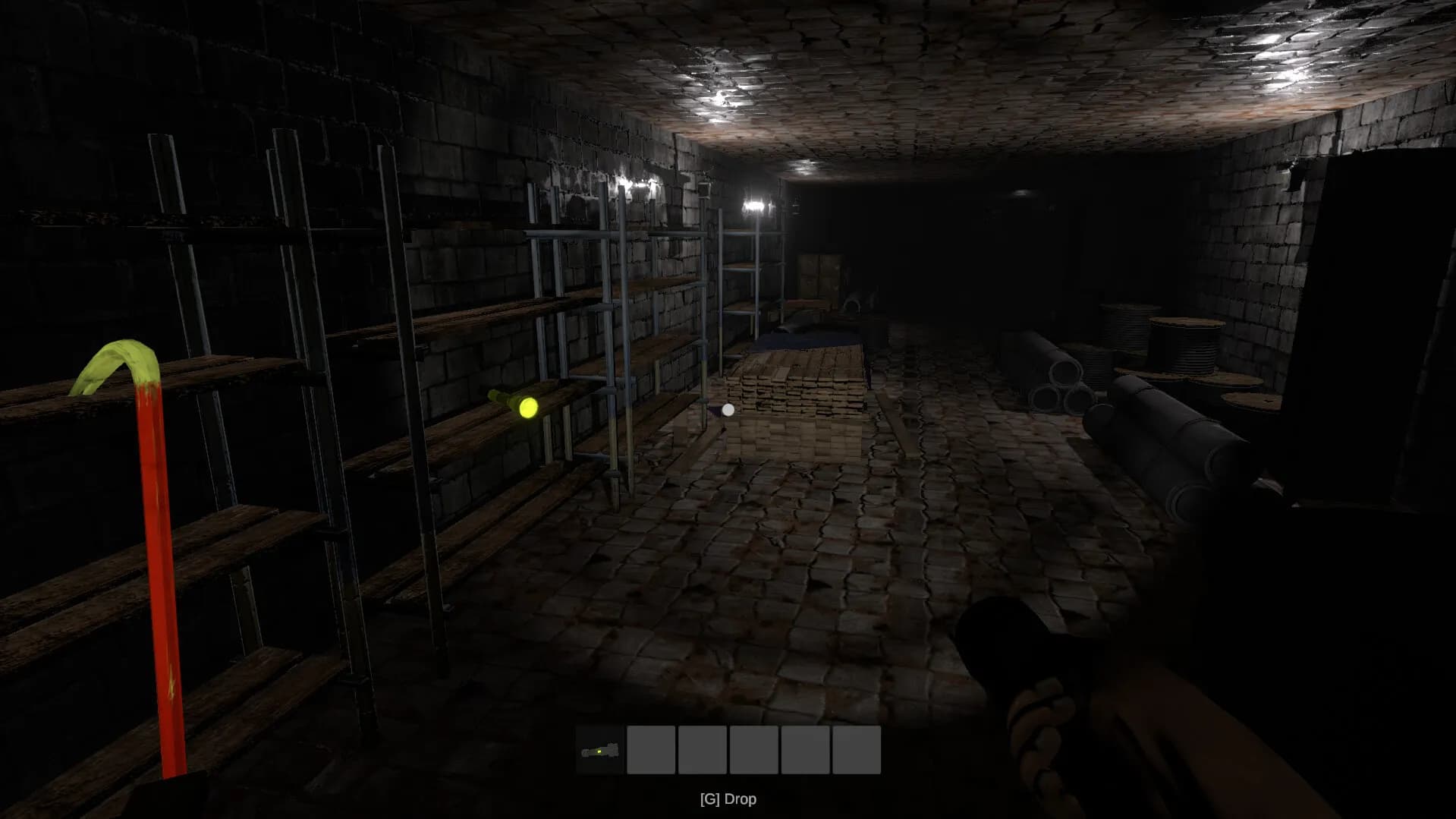Select the flashlight in hotbar slot one
The width and height of the screenshot is (1456, 819).
[x=599, y=750]
